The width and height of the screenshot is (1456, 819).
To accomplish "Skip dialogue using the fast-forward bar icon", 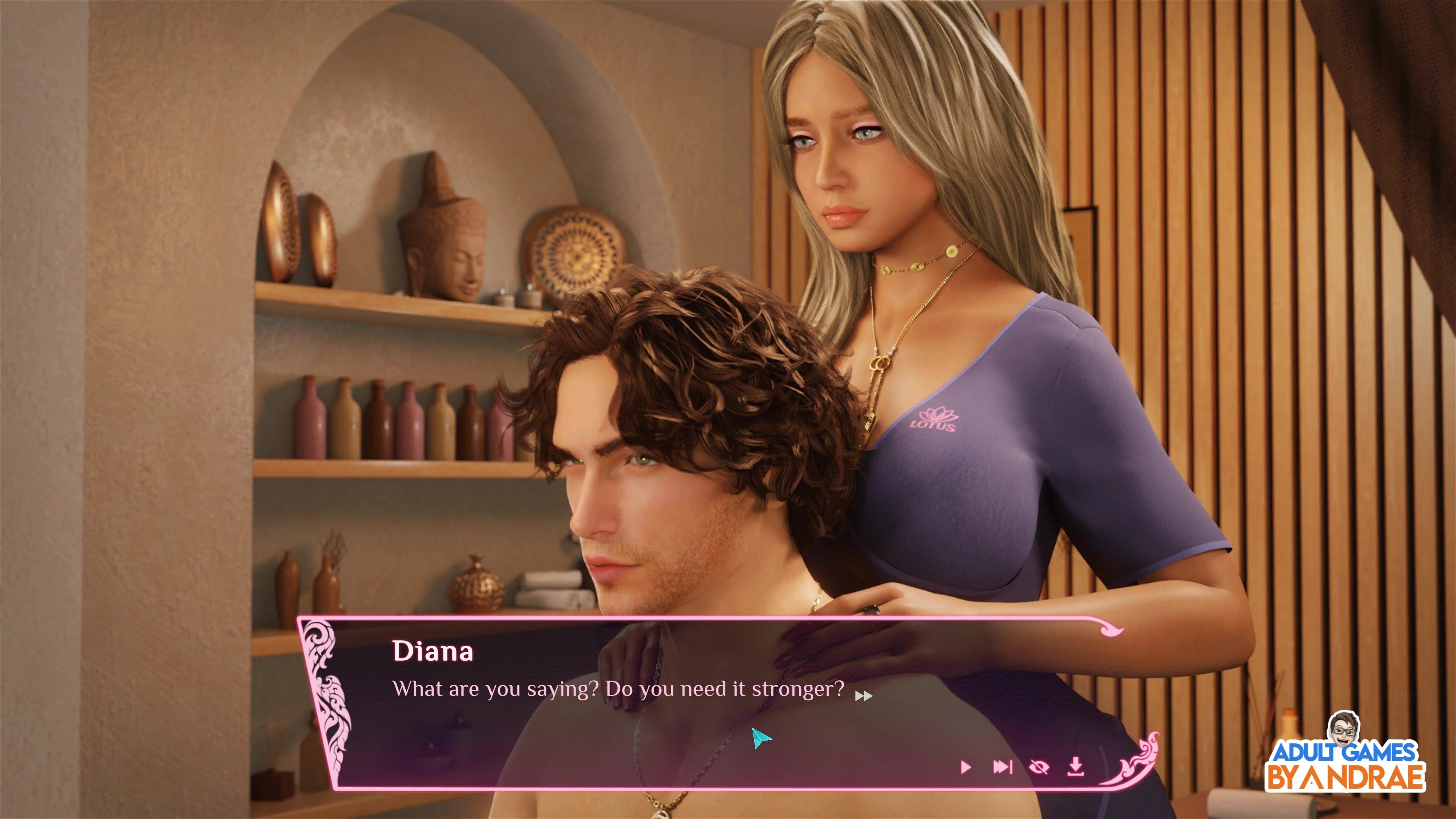I will [x=1002, y=767].
